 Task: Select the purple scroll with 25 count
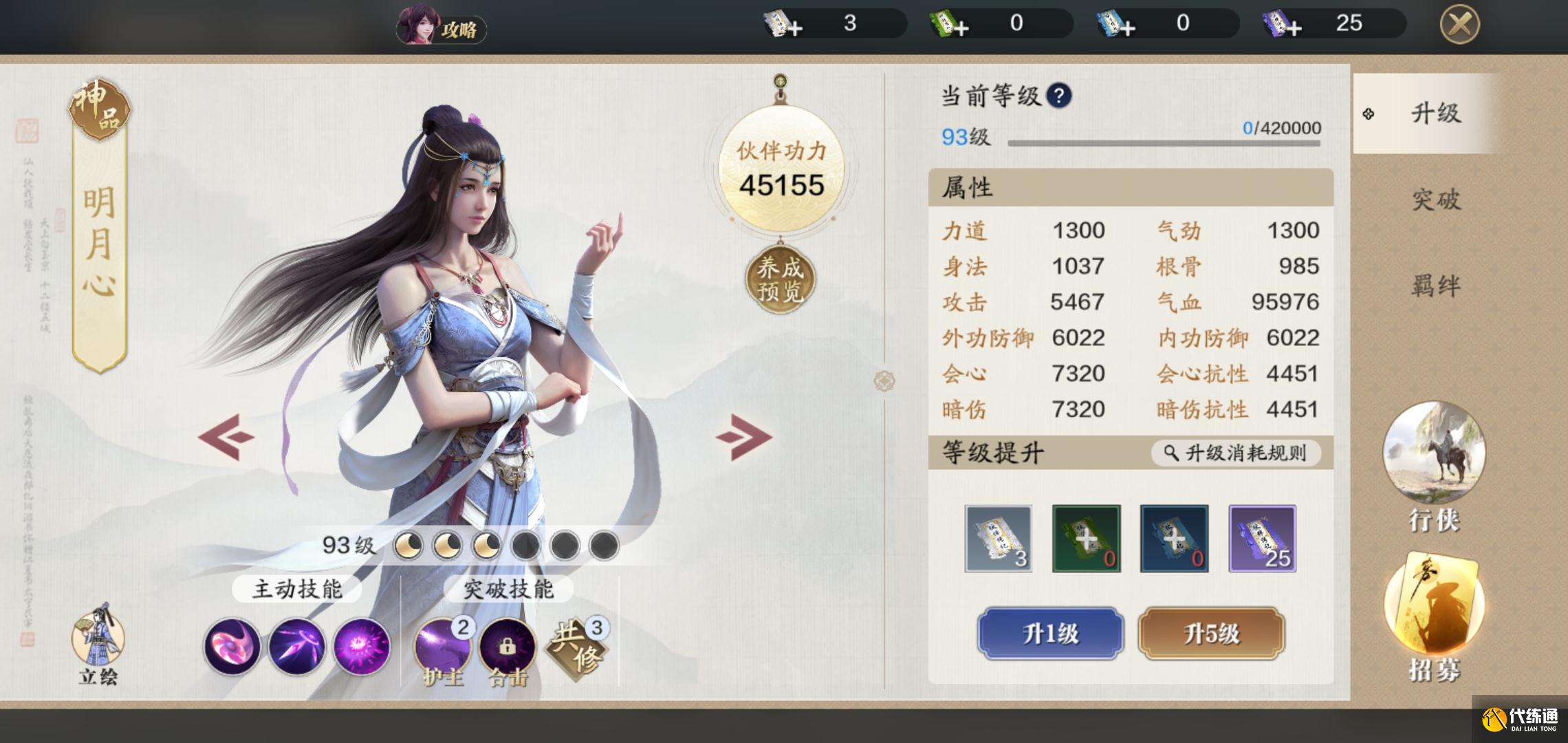1262,539
